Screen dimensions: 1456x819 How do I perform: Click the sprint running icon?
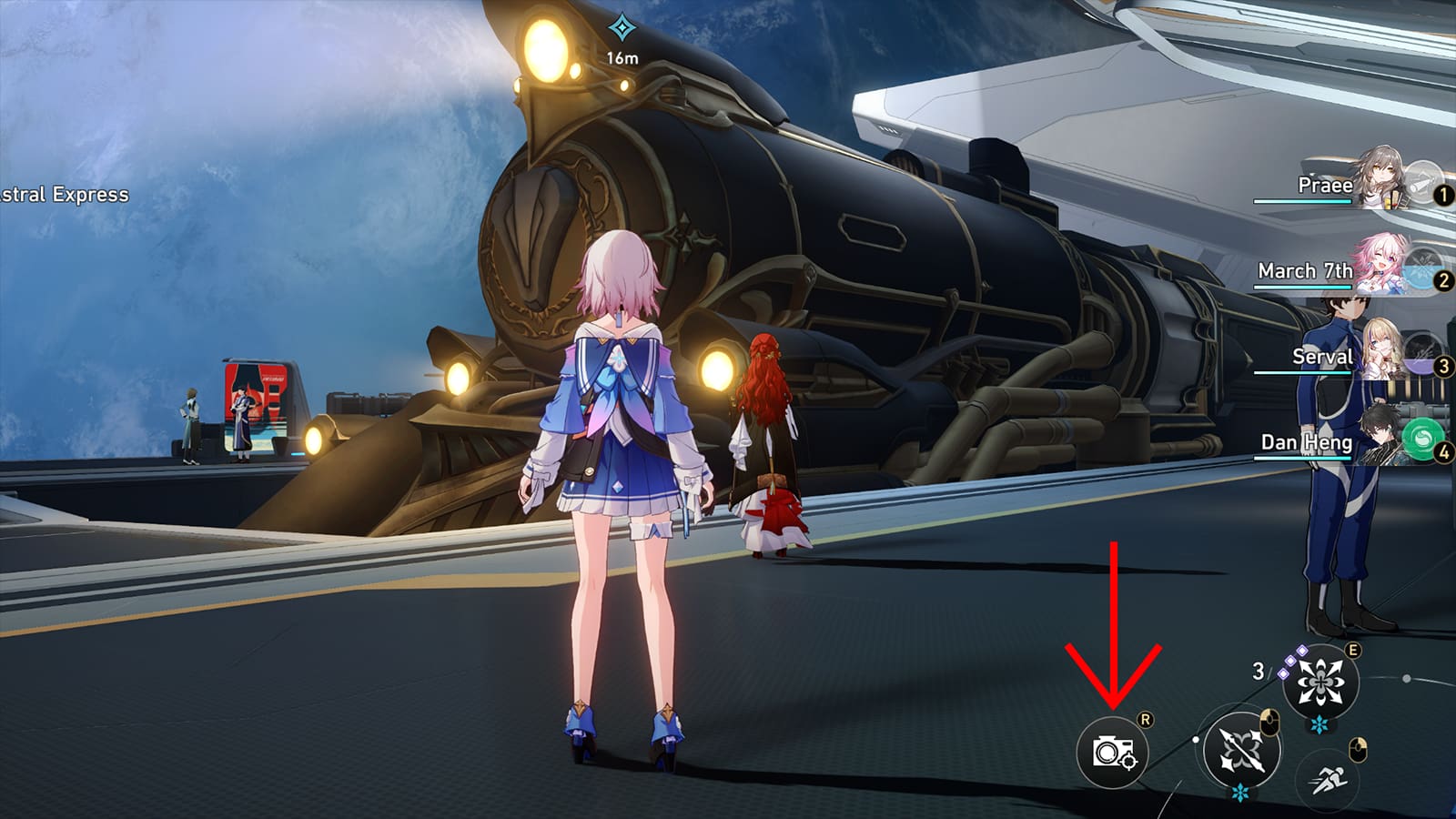click(x=1329, y=777)
